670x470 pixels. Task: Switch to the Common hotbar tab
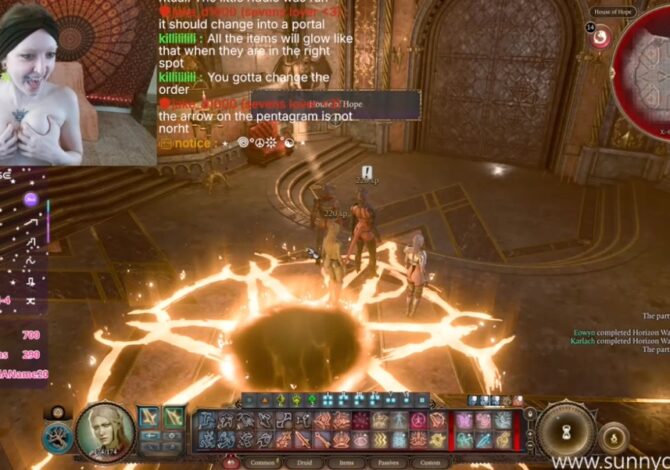[262, 462]
